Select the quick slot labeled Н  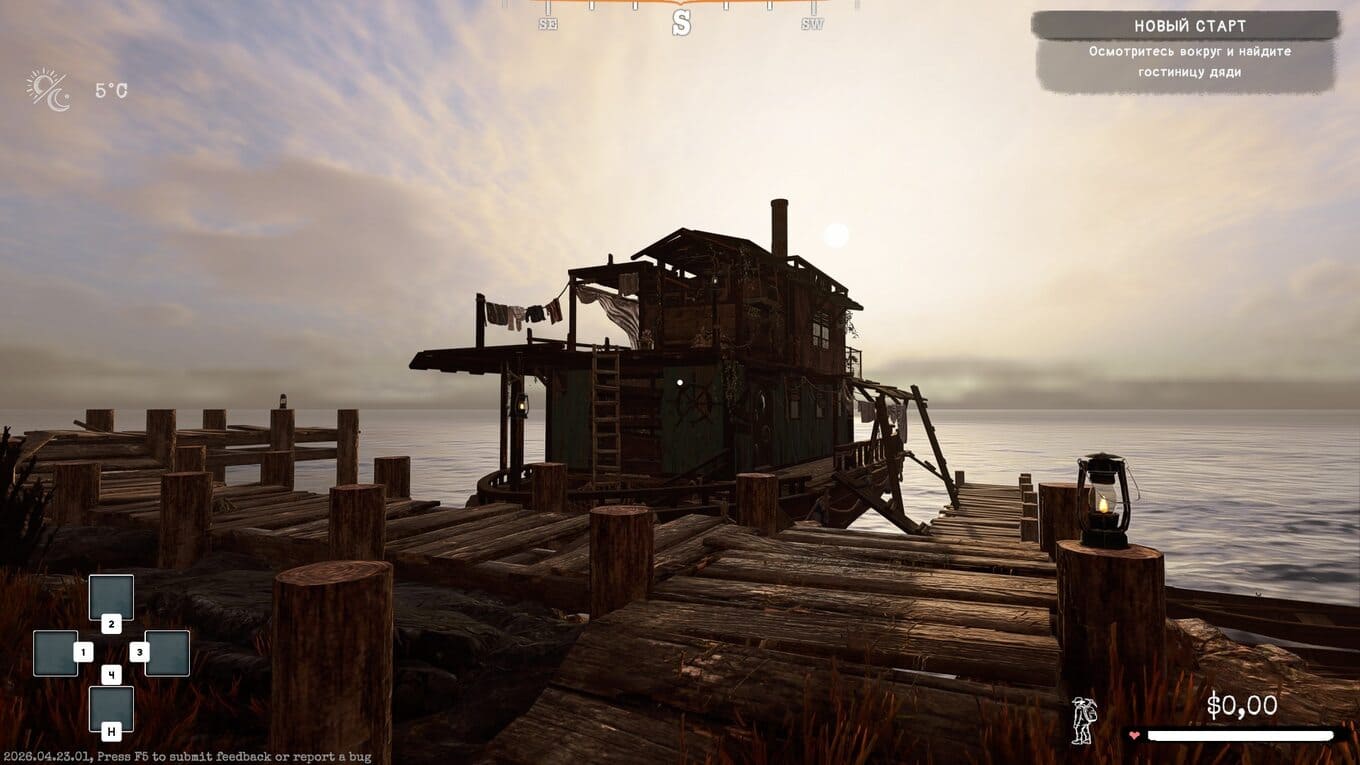[111, 709]
